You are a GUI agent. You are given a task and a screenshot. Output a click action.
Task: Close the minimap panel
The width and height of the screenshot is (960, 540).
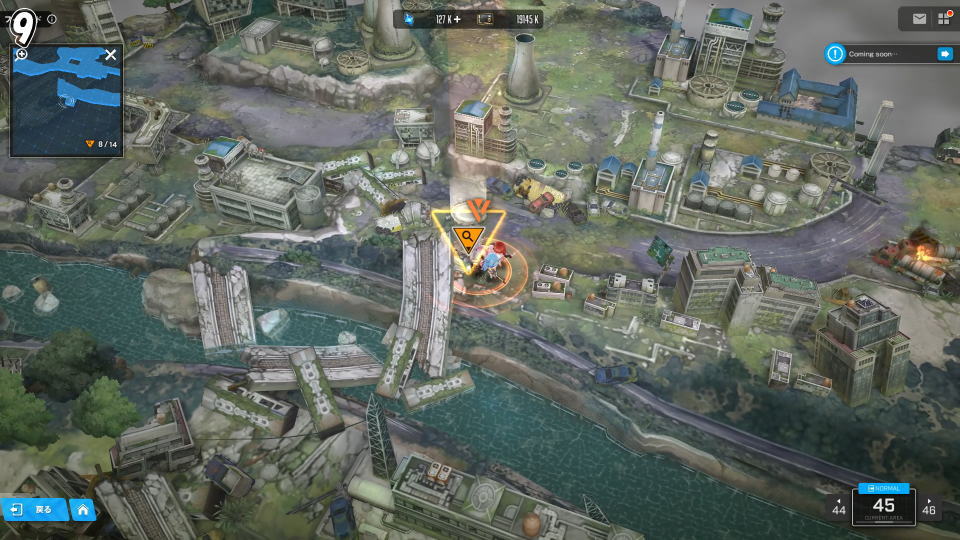coord(110,55)
